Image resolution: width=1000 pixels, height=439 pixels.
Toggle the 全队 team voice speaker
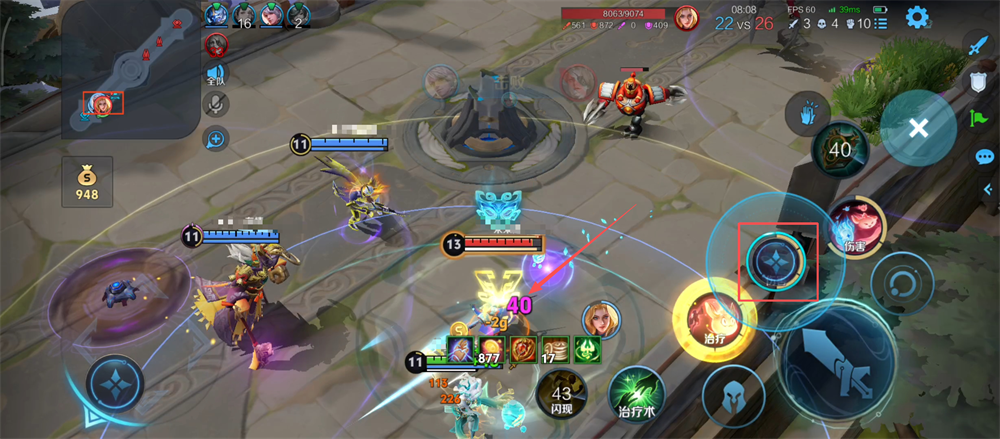coord(215,74)
